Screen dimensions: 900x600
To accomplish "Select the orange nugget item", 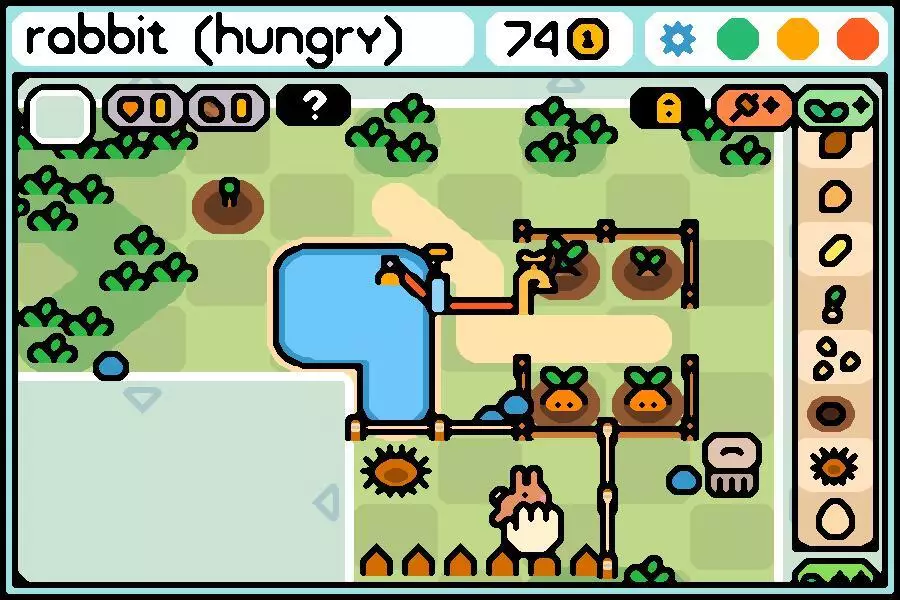I will 834,196.
